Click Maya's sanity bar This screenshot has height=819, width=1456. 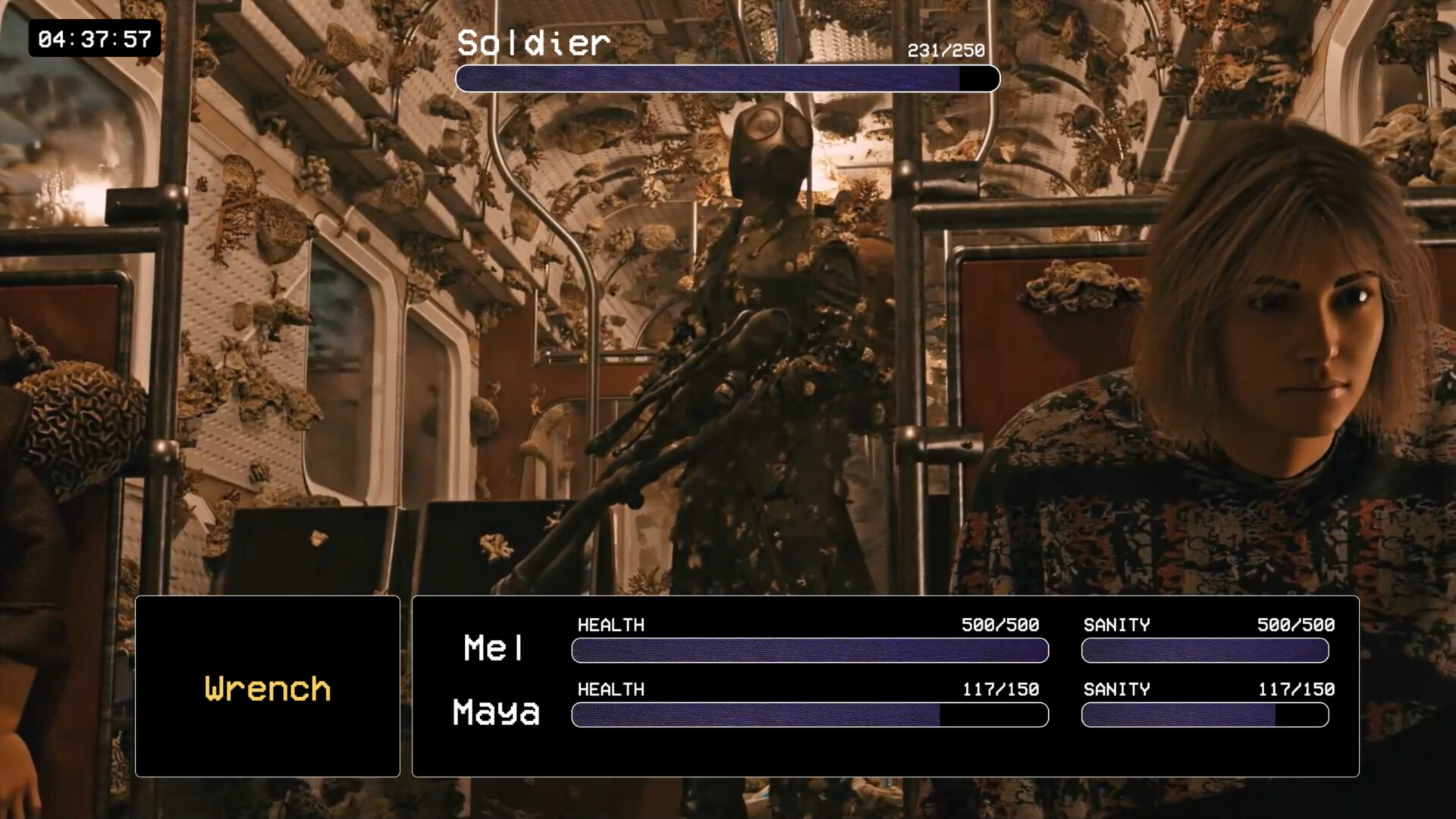(x=1204, y=714)
